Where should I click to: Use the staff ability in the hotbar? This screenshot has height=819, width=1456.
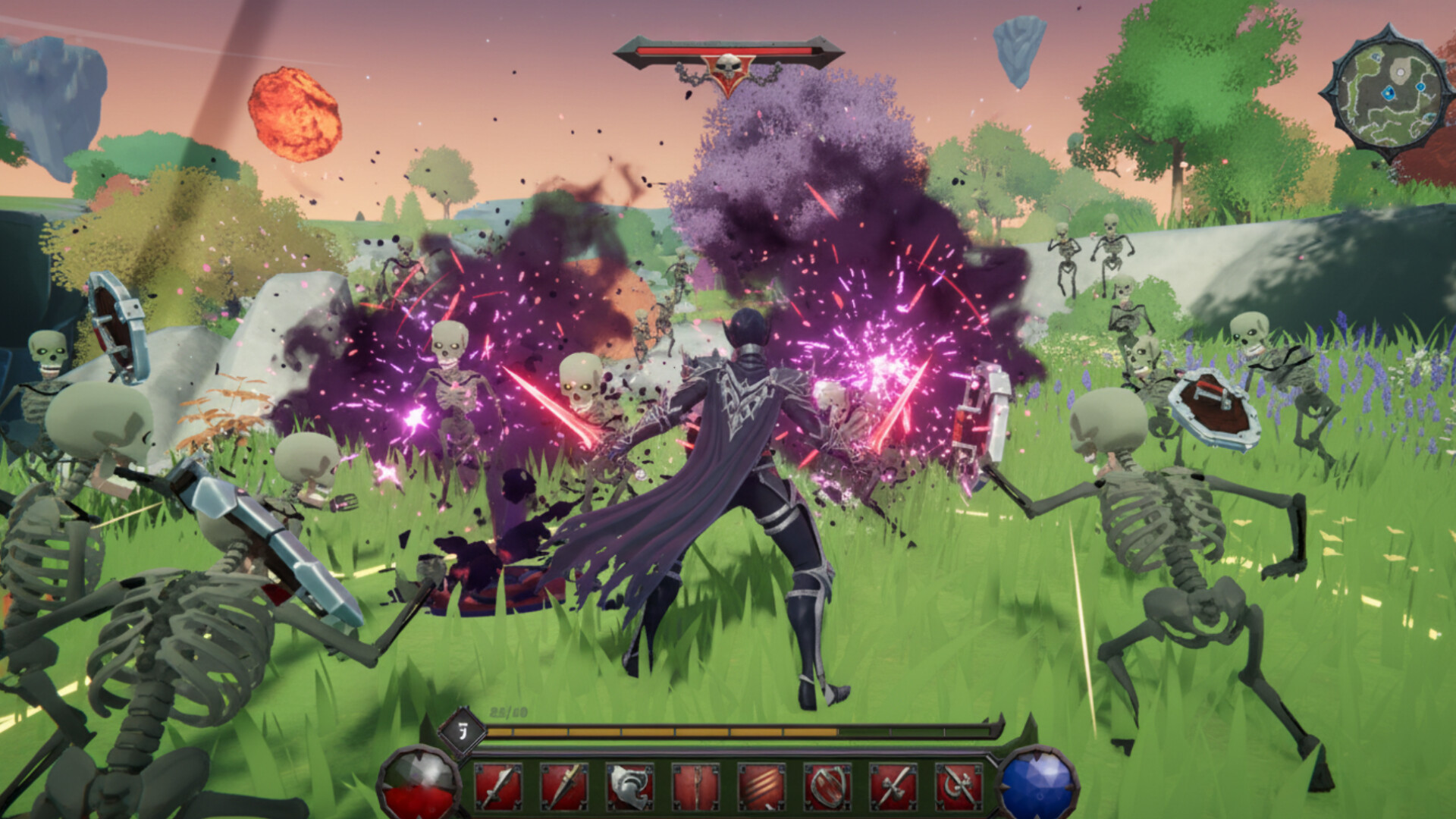tap(695, 787)
